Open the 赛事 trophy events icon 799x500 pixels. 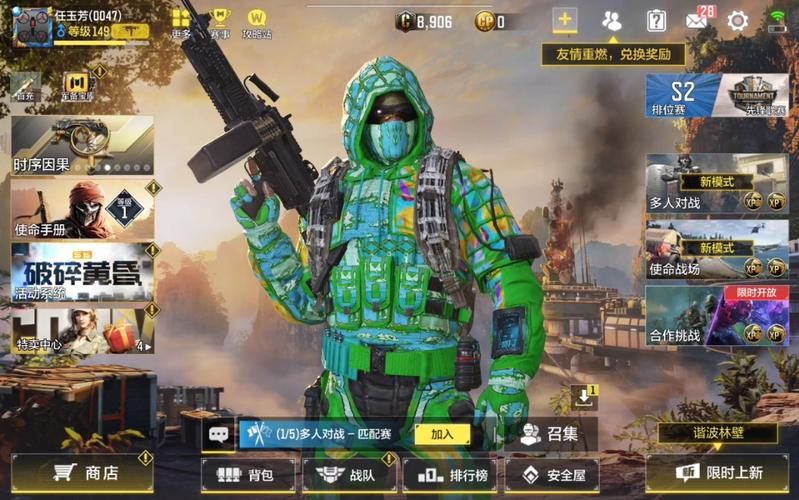pos(219,22)
